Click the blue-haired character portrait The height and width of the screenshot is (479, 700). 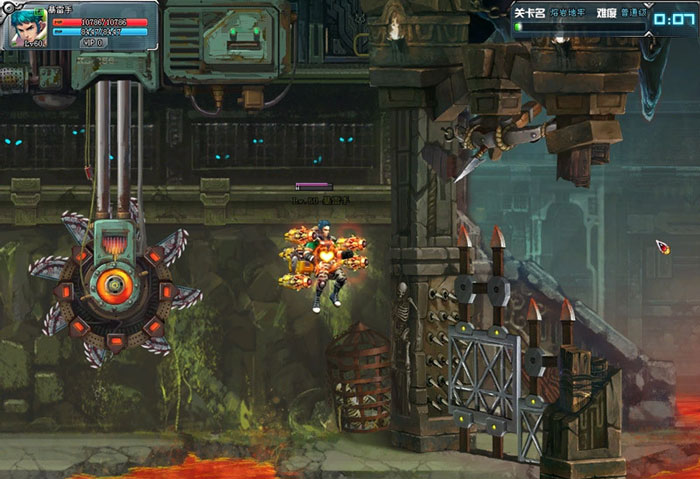coord(30,25)
